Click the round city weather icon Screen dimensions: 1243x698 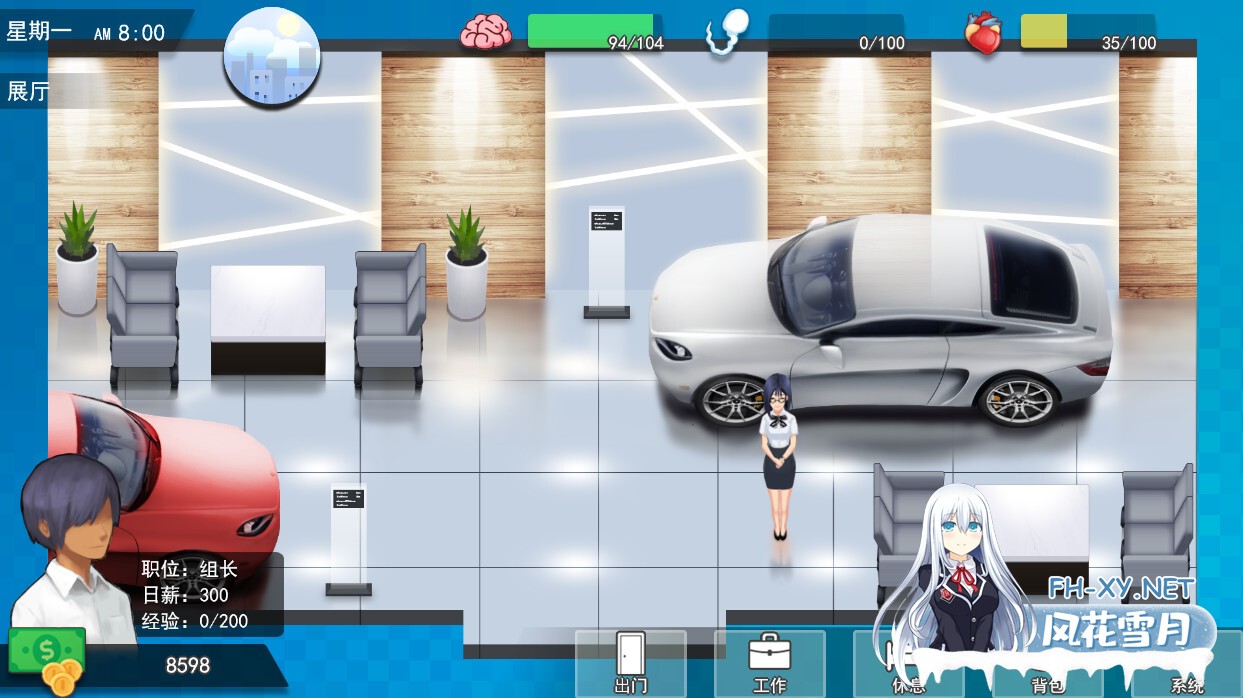(272, 56)
